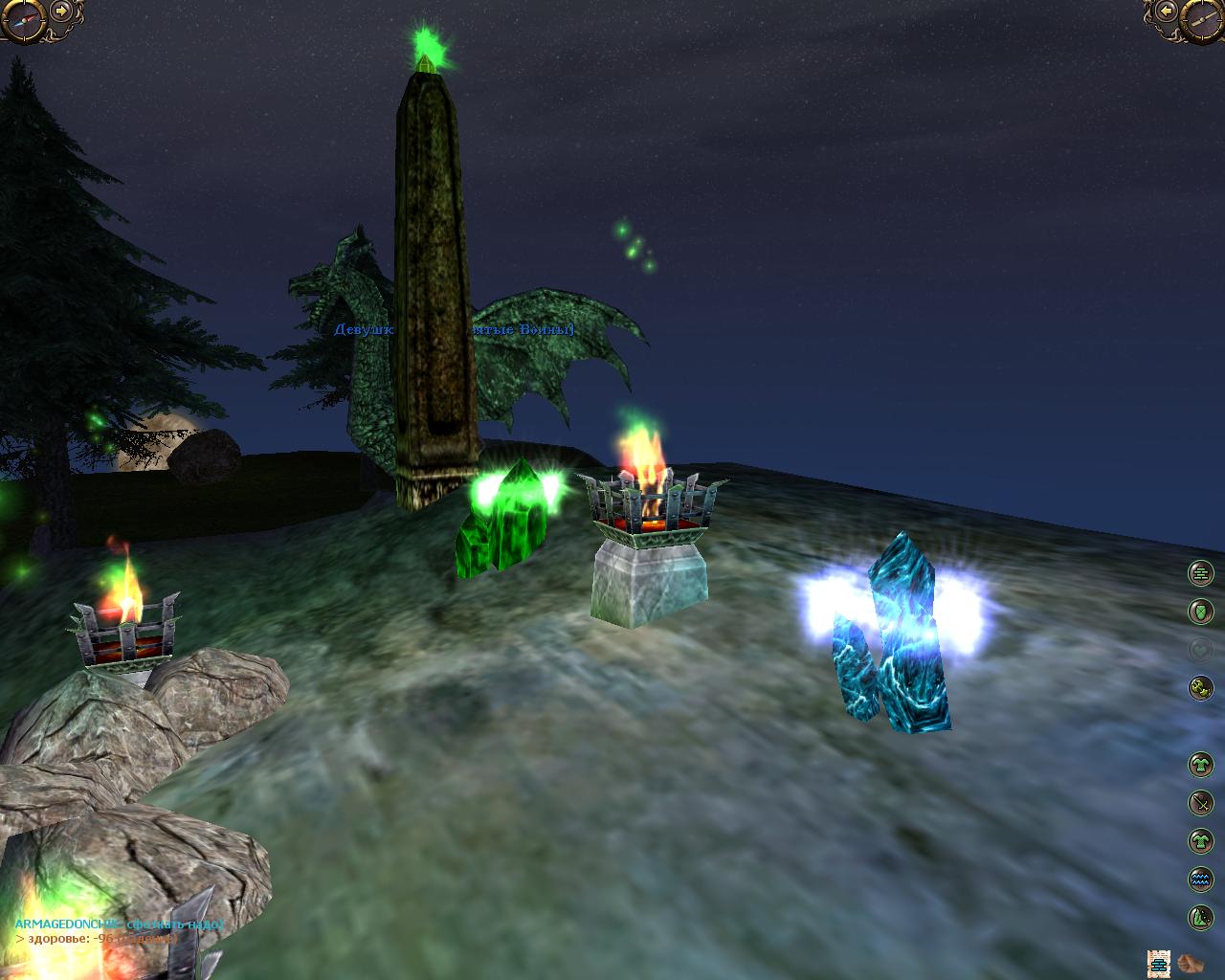Open the parchment scroll with blue bricks

1159,963
